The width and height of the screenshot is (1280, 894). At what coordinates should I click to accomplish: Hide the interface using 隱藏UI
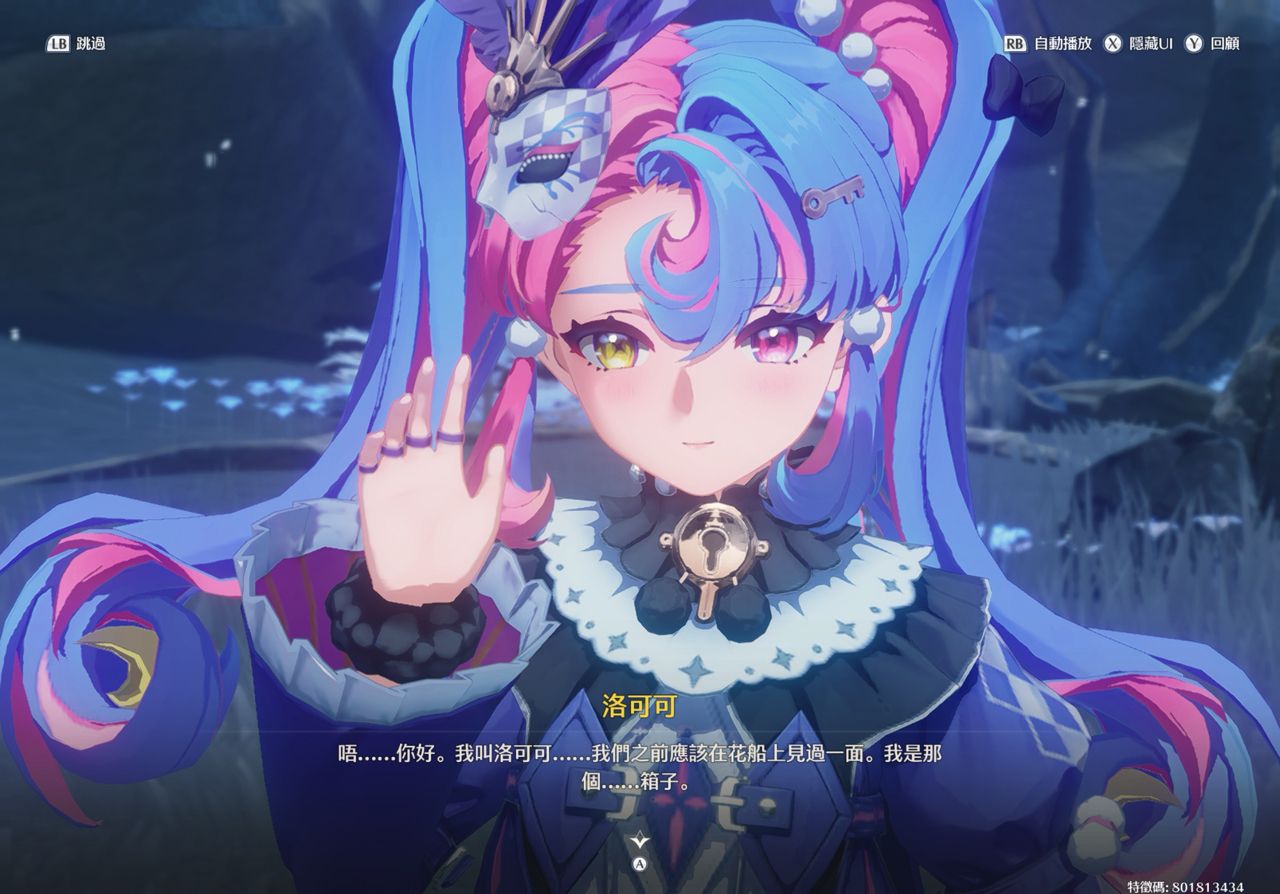1139,44
